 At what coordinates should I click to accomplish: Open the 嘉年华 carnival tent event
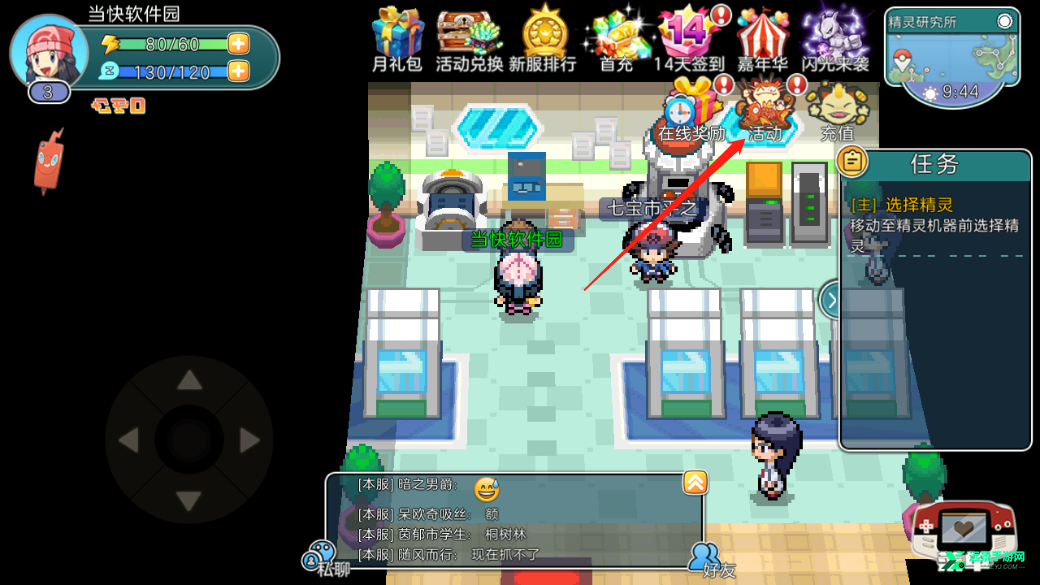tap(764, 38)
